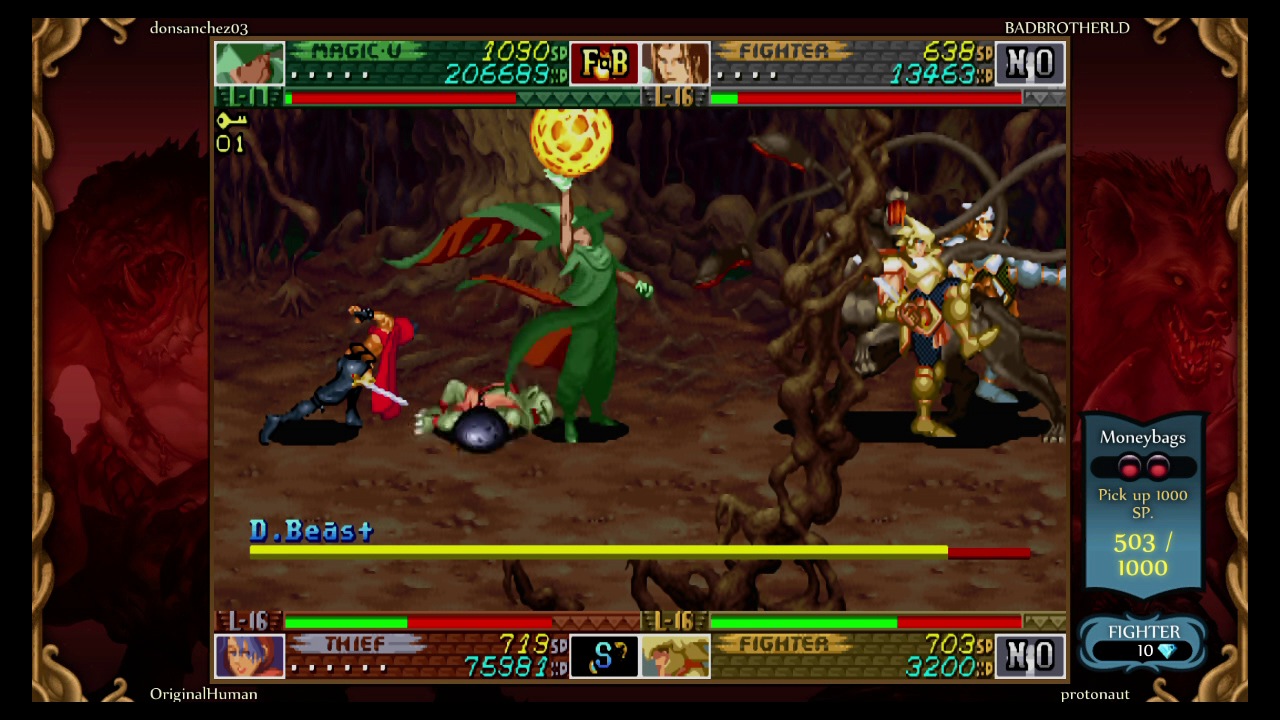Expand the gray chevron beside the top Fighter's bar
The width and height of the screenshot is (1280, 720).
pyautogui.click(x=1046, y=97)
